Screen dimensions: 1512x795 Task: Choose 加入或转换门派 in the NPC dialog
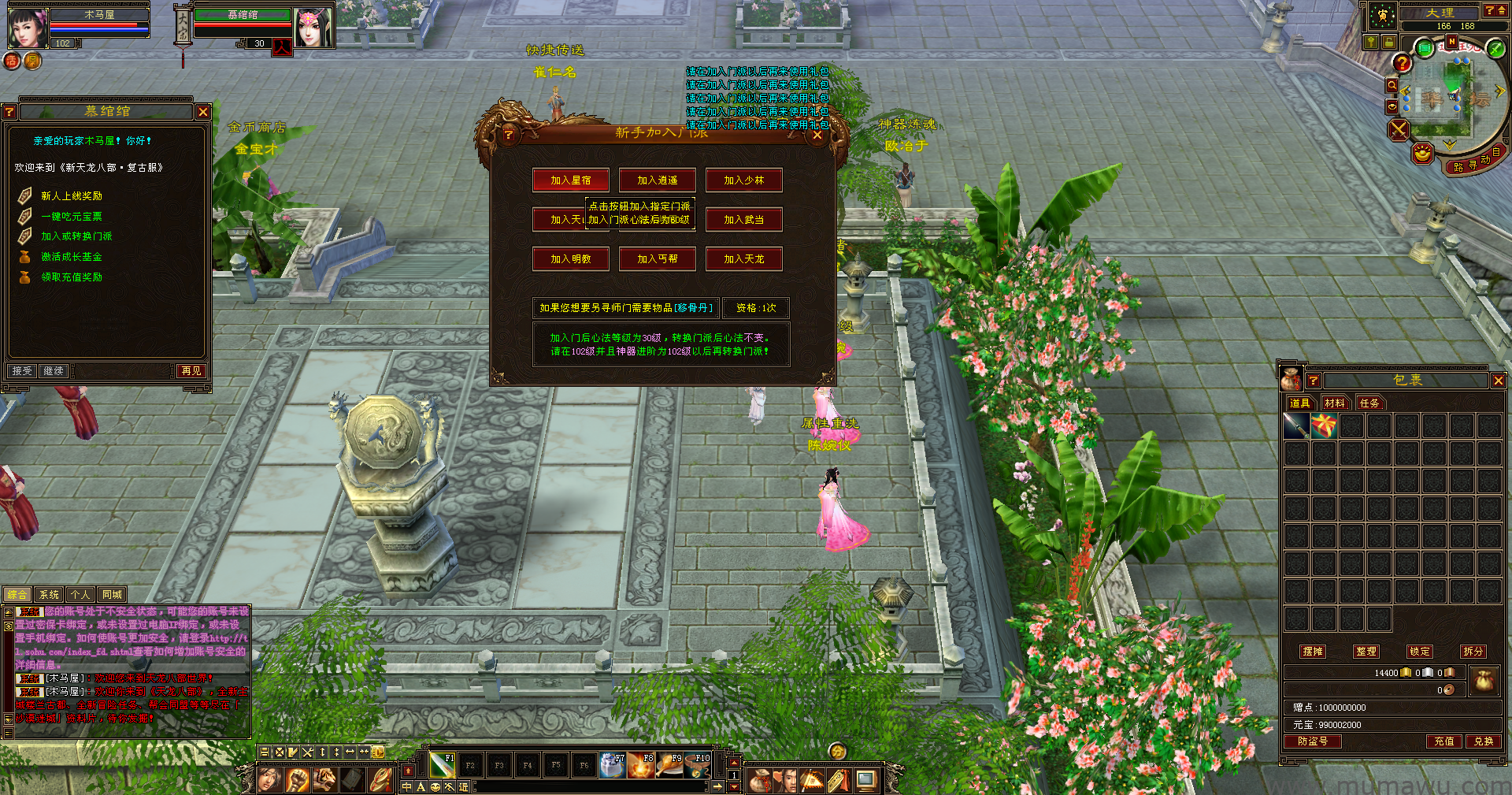click(76, 236)
